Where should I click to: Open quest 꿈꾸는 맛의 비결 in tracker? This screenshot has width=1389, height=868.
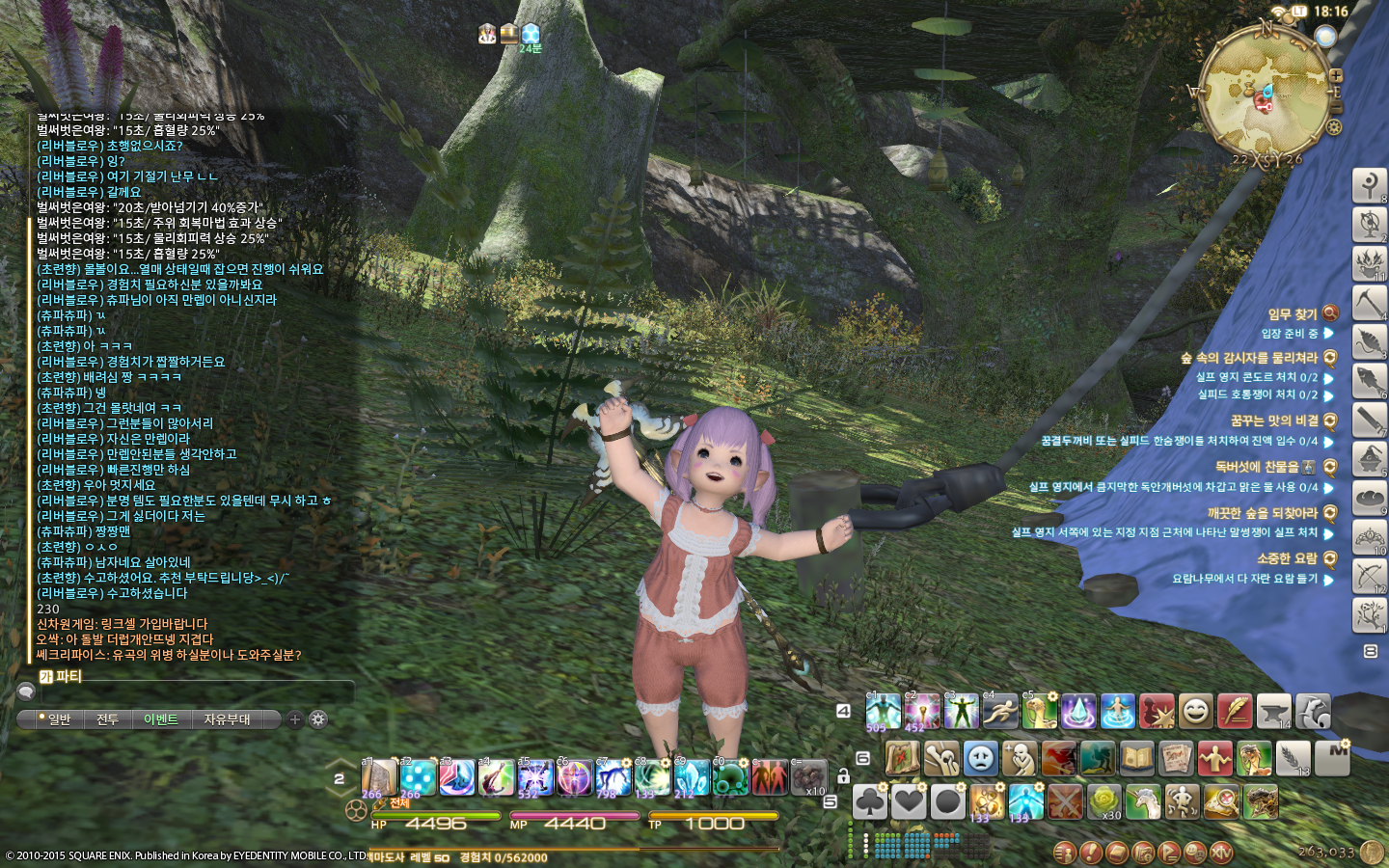(x=1273, y=420)
